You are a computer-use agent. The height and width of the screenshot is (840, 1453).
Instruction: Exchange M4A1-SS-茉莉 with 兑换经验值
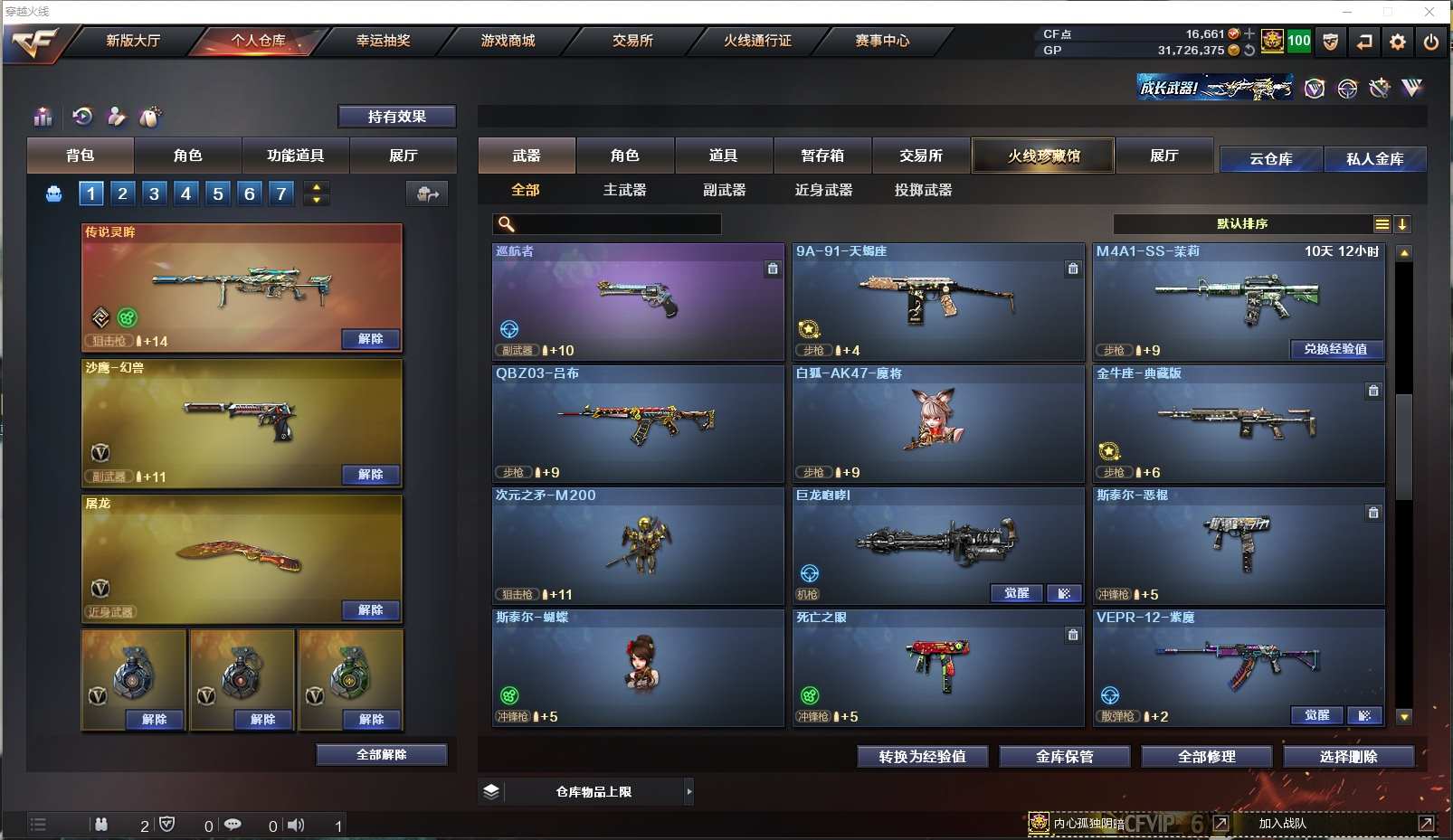(x=1335, y=349)
